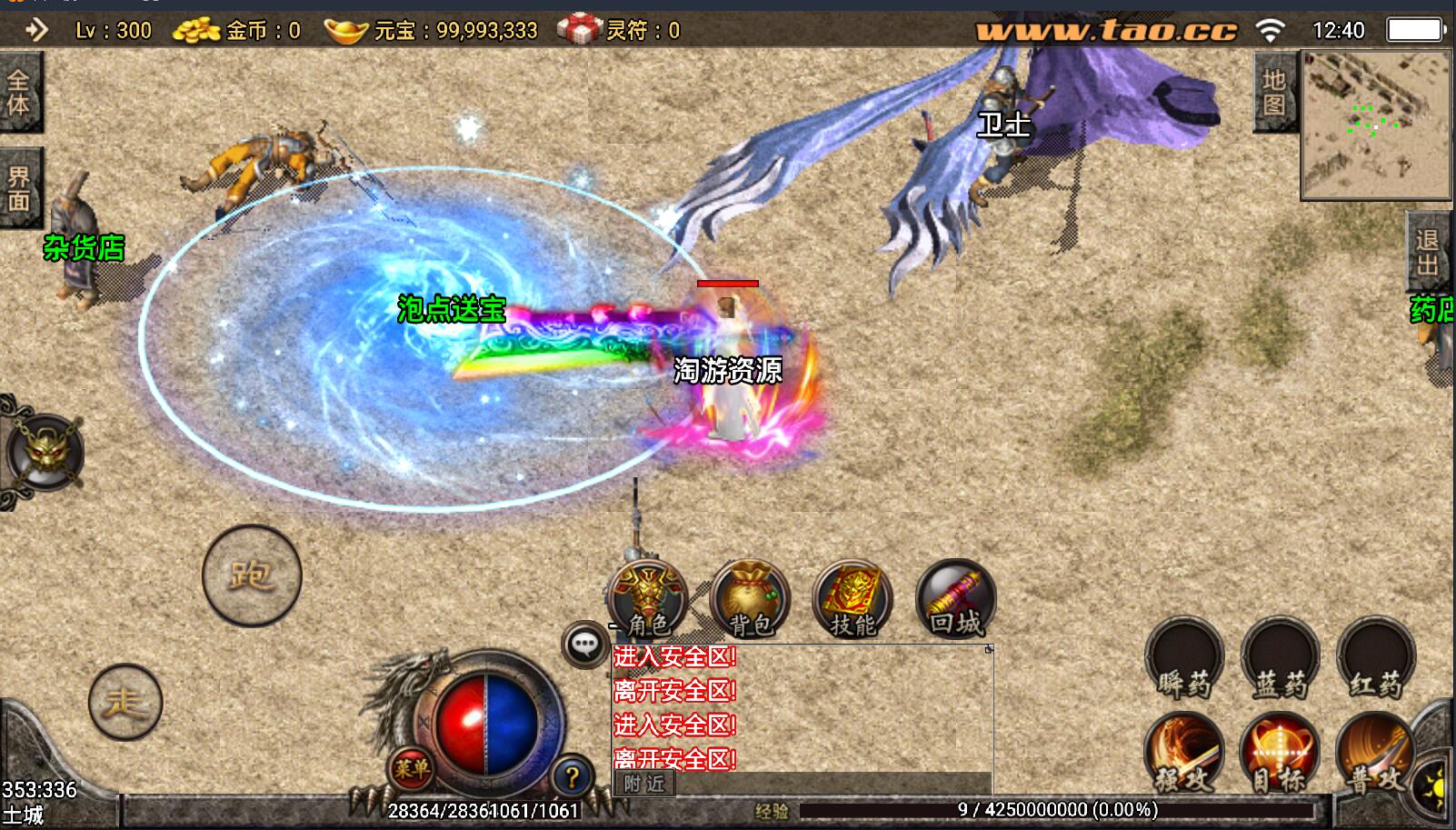Click the question mark help button

572,777
